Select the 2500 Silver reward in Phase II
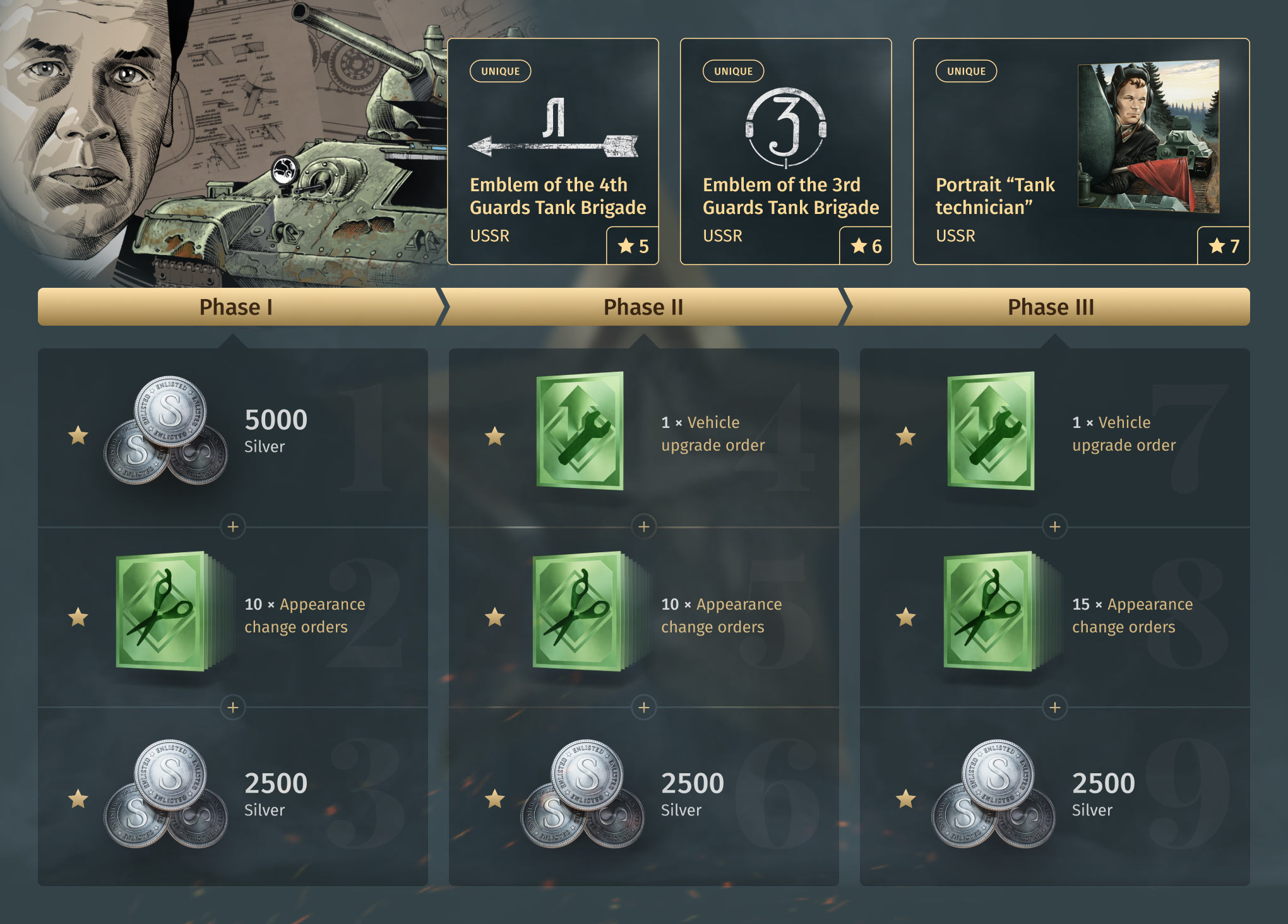1288x924 pixels. tap(643, 797)
